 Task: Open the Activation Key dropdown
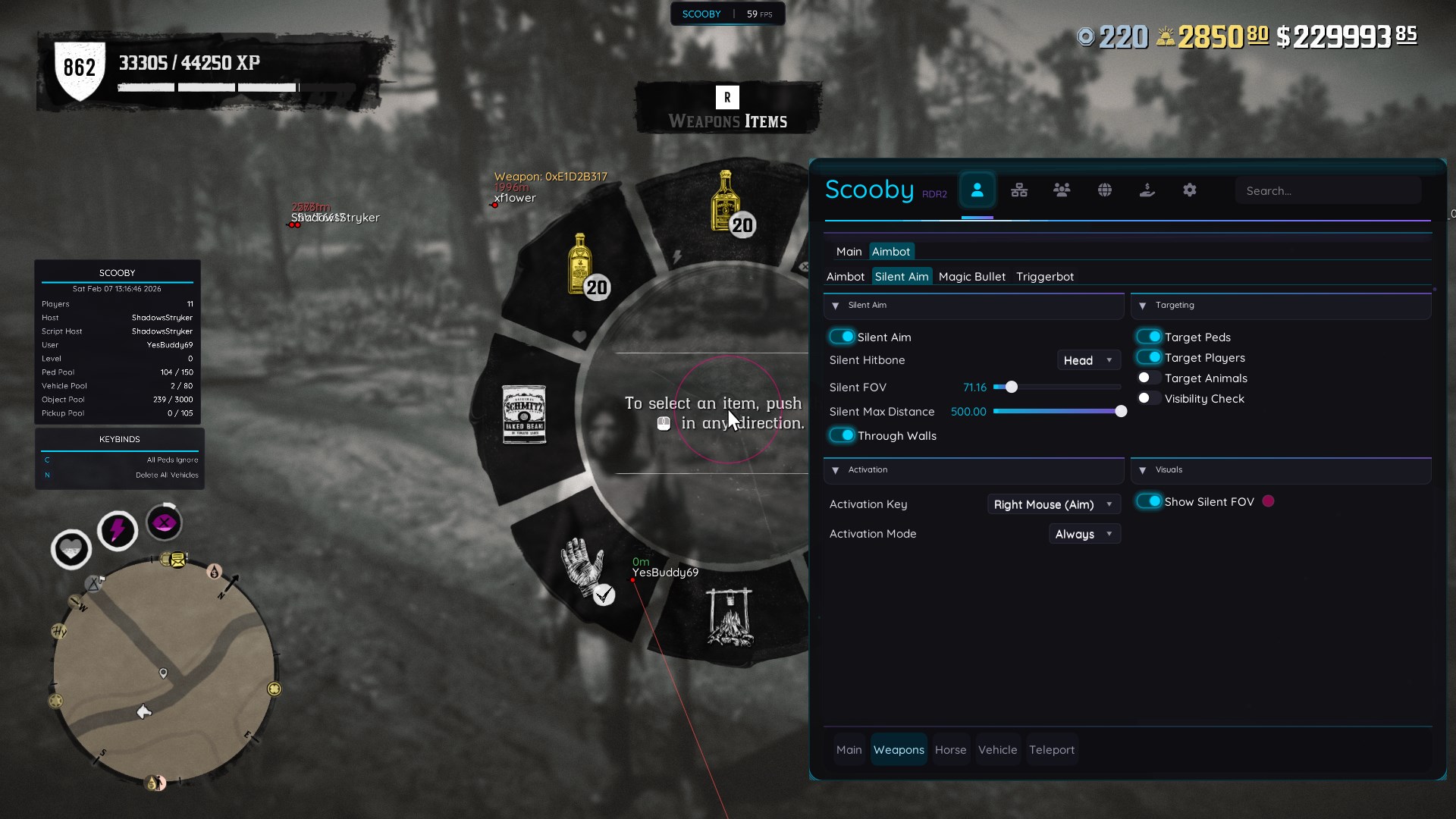pyautogui.click(x=1053, y=504)
